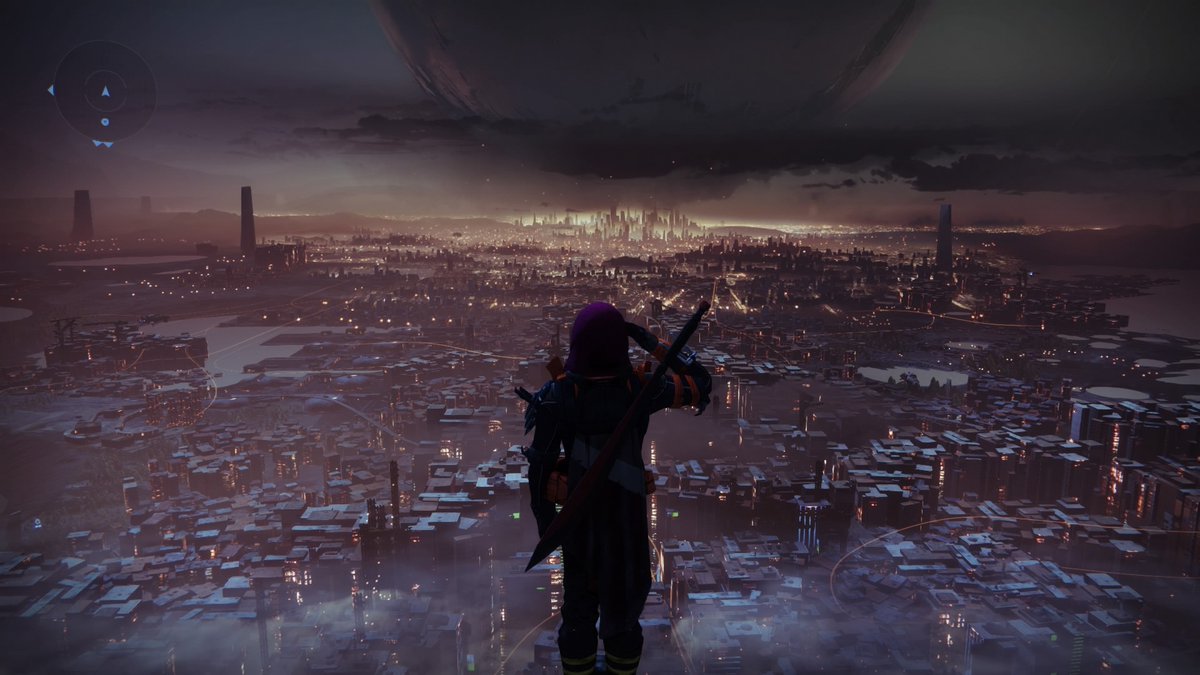
Task: Click the double-triangle marker below the radar
Action: coord(103,144)
